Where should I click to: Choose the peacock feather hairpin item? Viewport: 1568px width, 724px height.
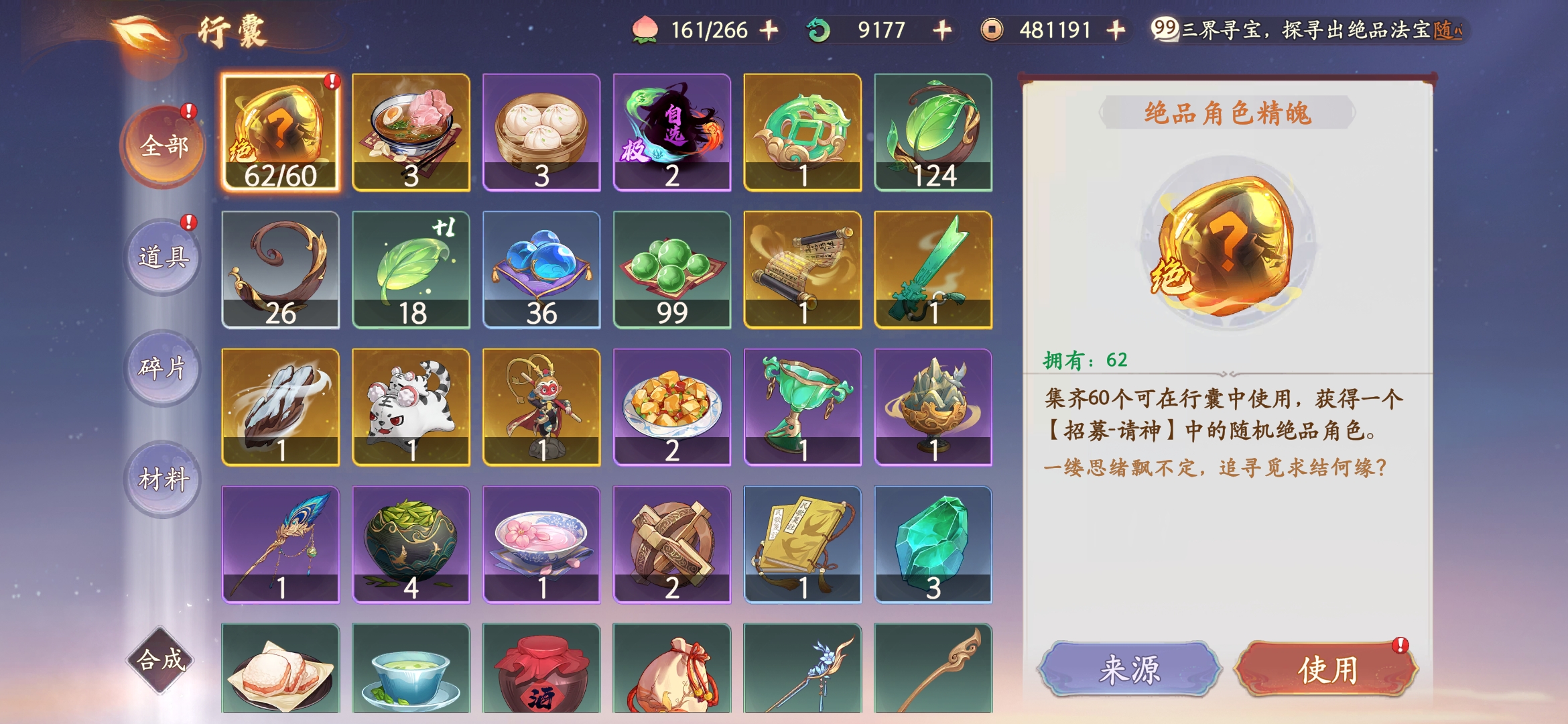[x=281, y=544]
